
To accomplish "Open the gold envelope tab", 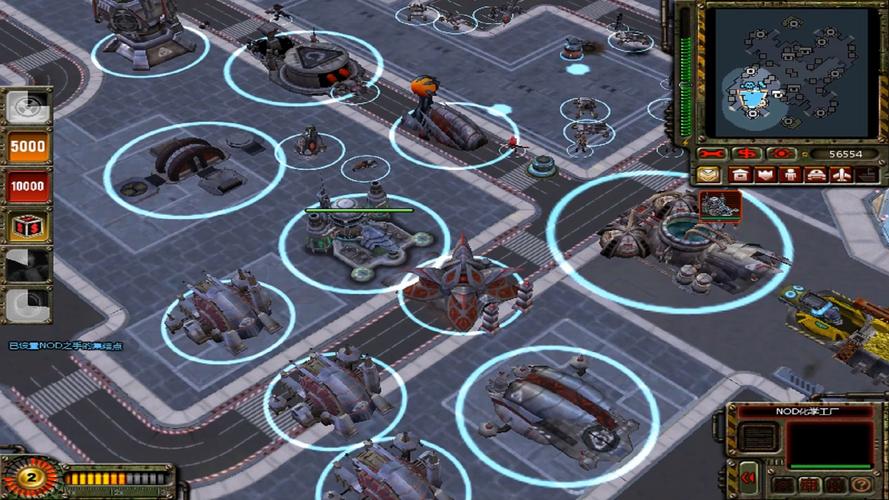I will click(x=709, y=175).
